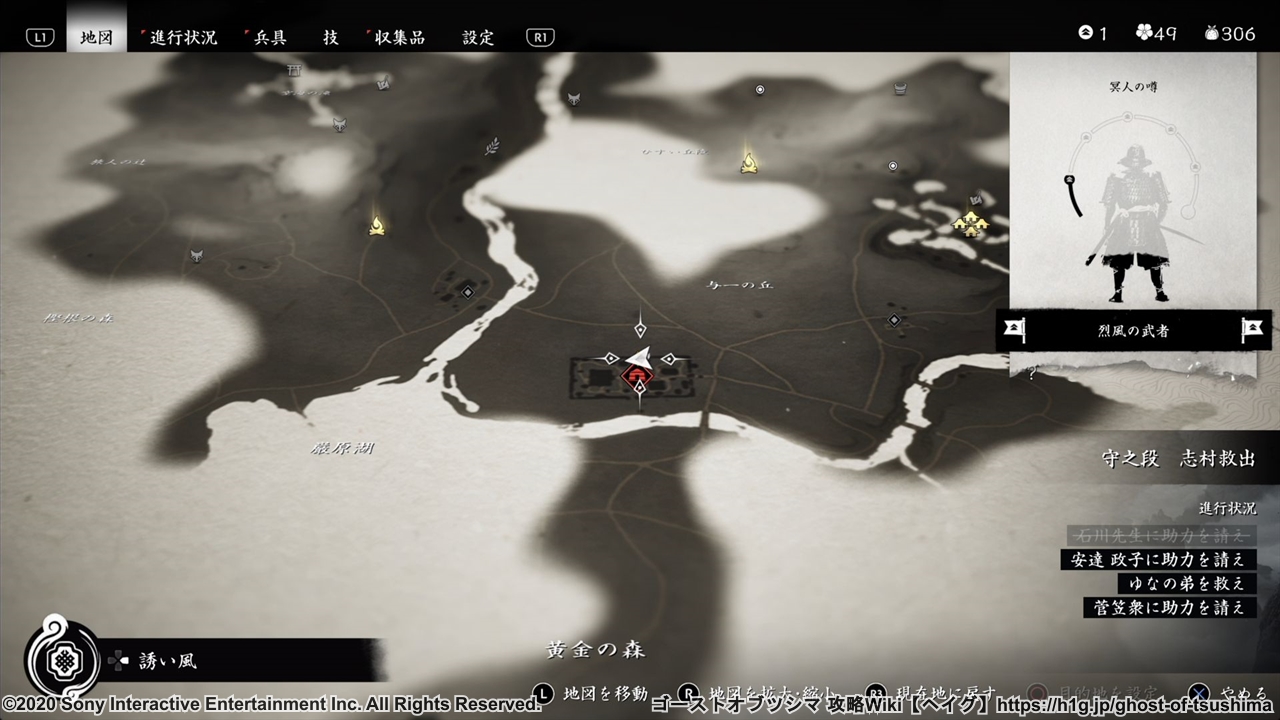
Task: Select the 守之段 志村救出 quest tracker
Action: pos(1178,458)
